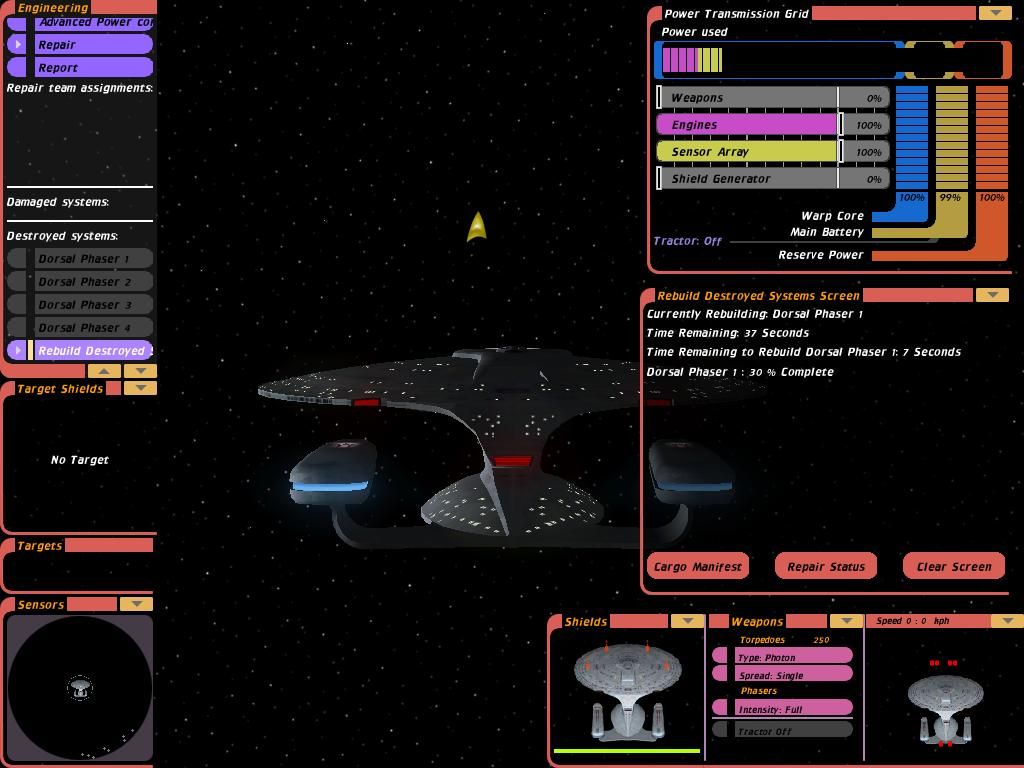Clear the rebuild screen
Viewport: 1024px width, 768px height.
coord(954,567)
